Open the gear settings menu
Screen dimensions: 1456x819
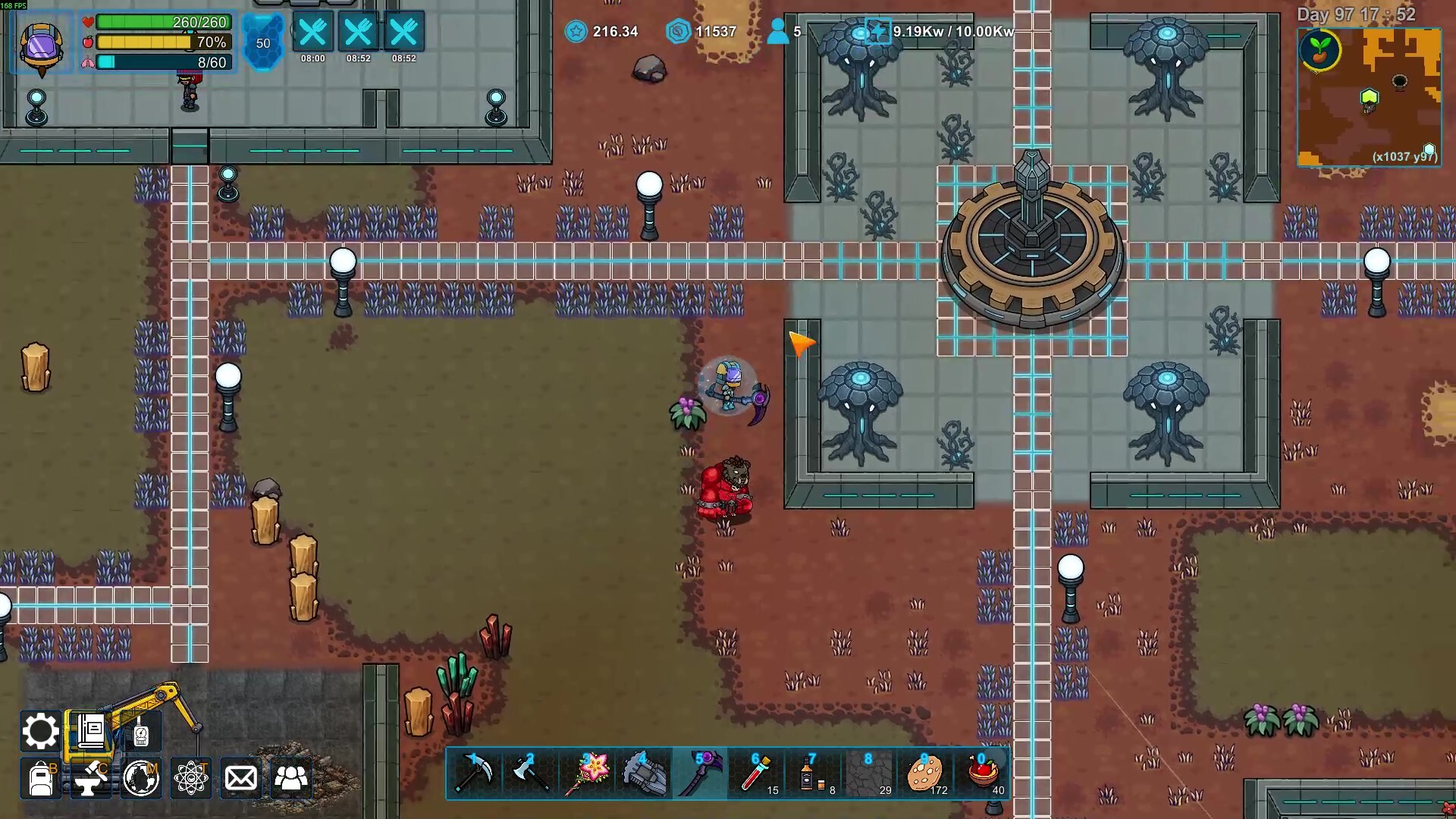coord(40,731)
